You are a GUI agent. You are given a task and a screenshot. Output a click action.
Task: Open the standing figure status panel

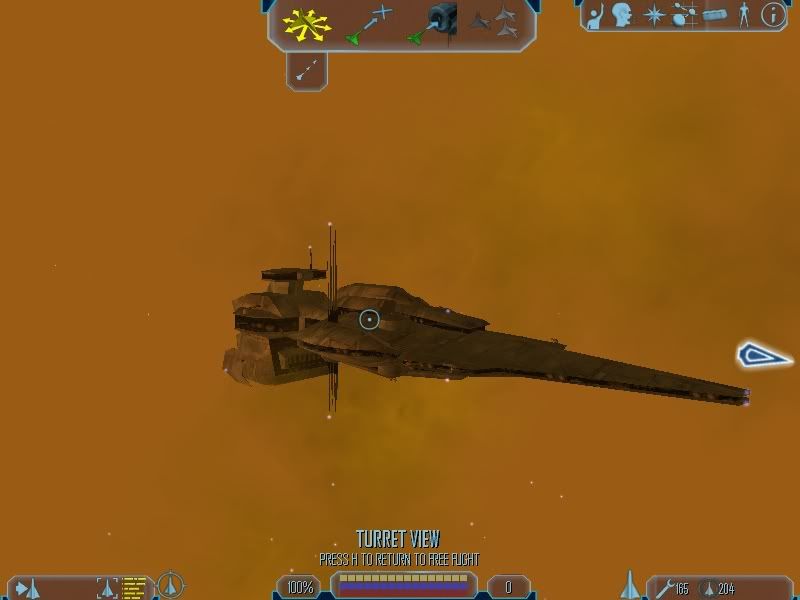click(x=743, y=14)
